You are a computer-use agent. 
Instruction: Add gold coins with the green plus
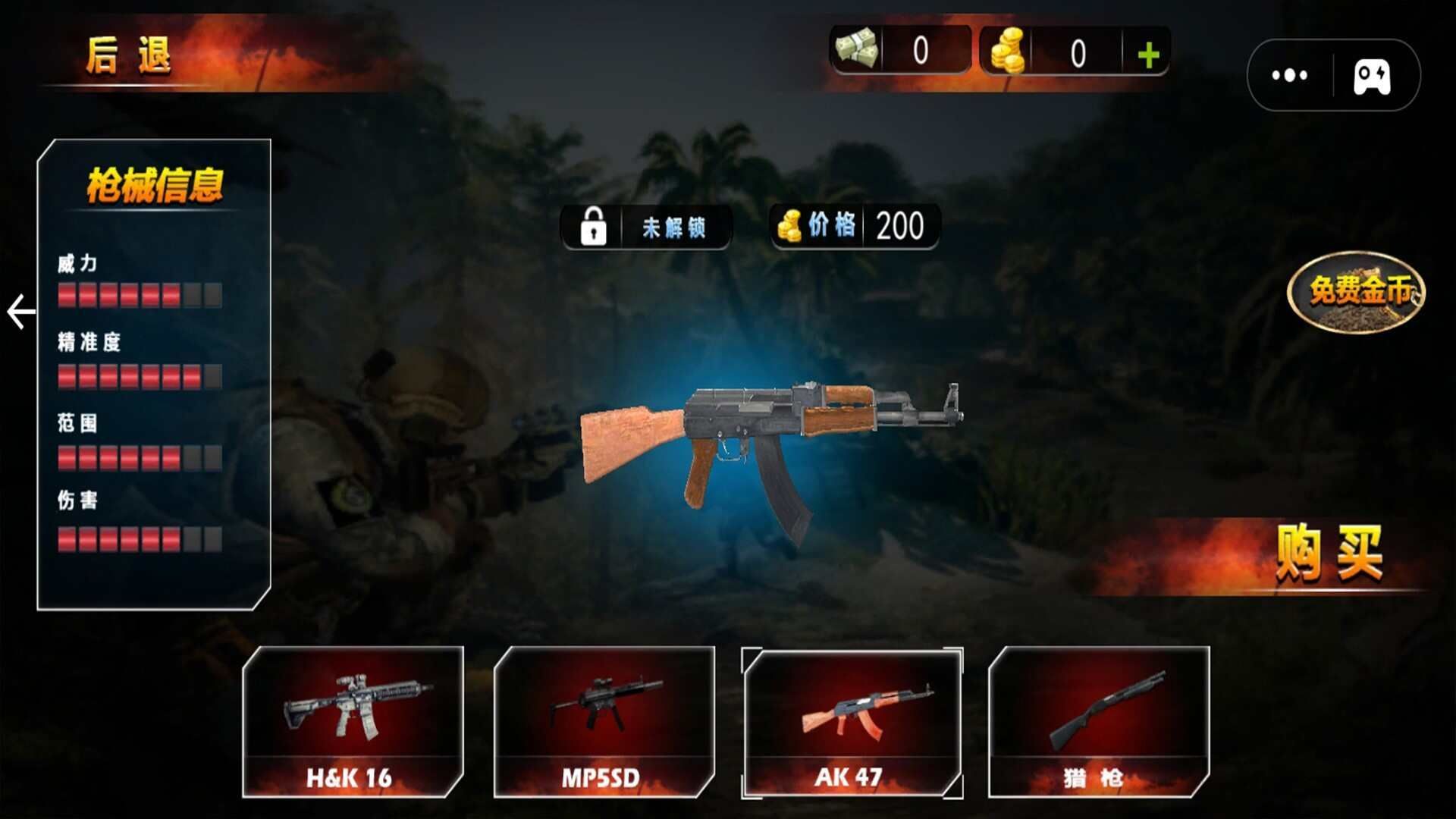[x=1148, y=55]
